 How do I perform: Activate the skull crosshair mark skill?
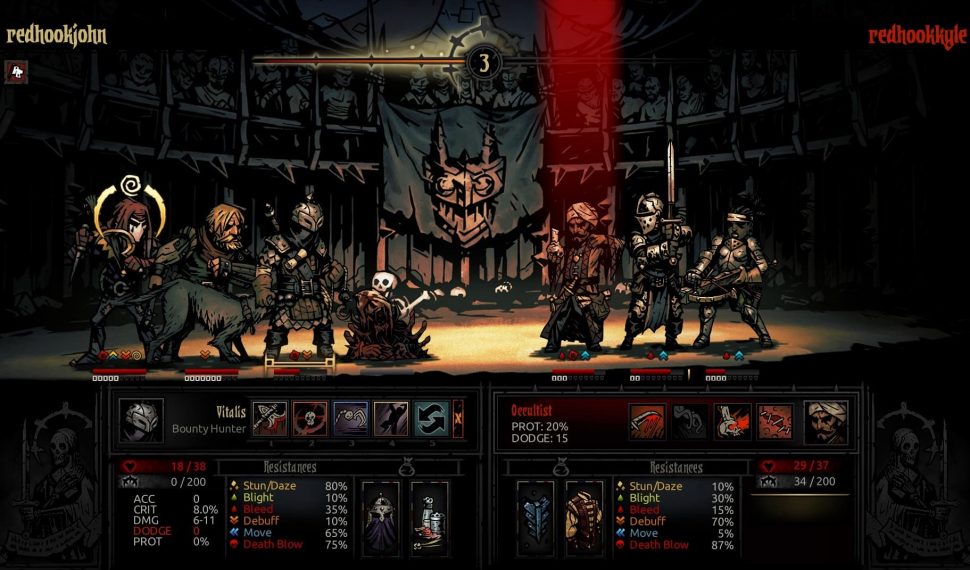pyautogui.click(x=310, y=419)
